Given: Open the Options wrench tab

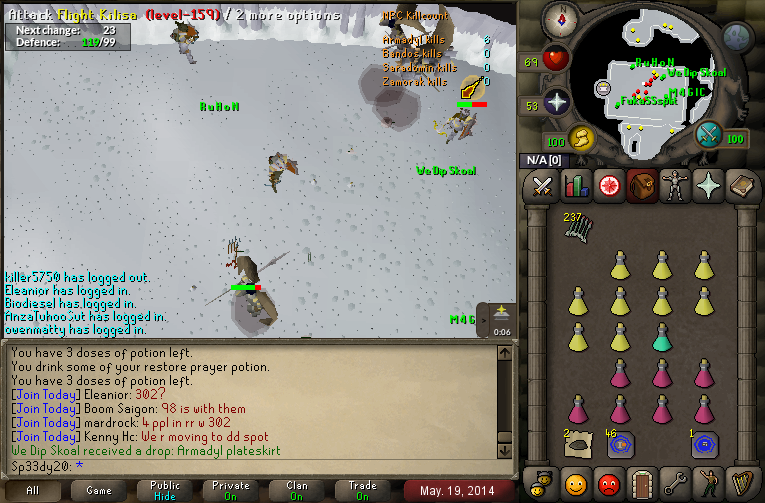Looking at the screenshot, I should [674, 483].
